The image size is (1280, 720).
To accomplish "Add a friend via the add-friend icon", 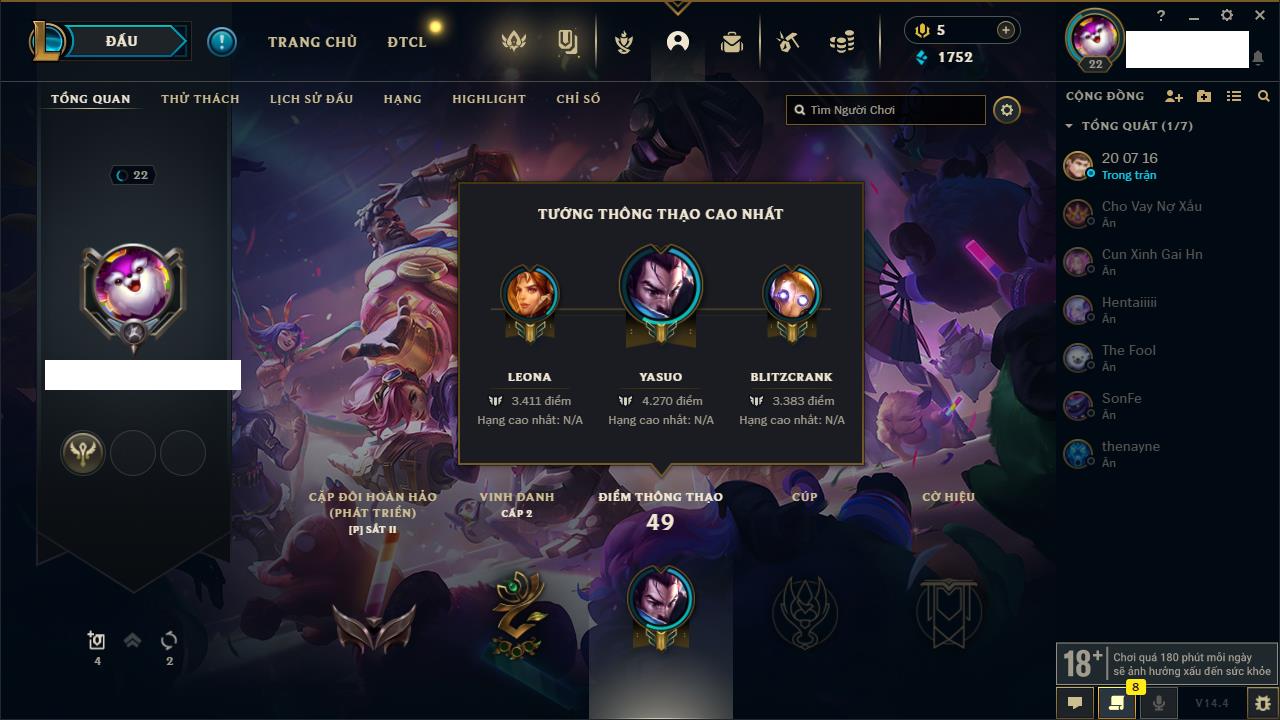I will point(1174,96).
